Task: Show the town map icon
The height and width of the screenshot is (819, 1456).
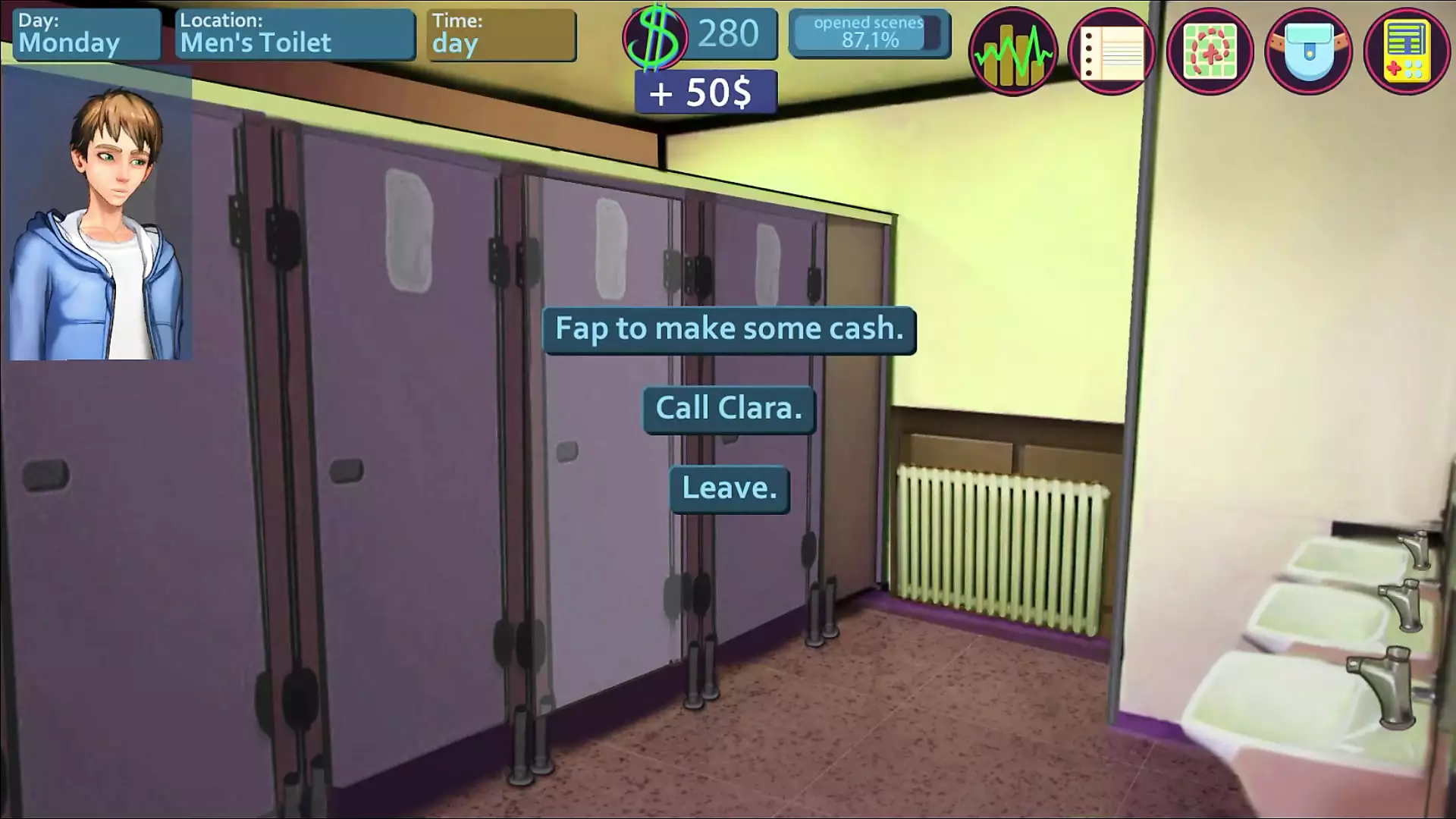Action: 1210,52
